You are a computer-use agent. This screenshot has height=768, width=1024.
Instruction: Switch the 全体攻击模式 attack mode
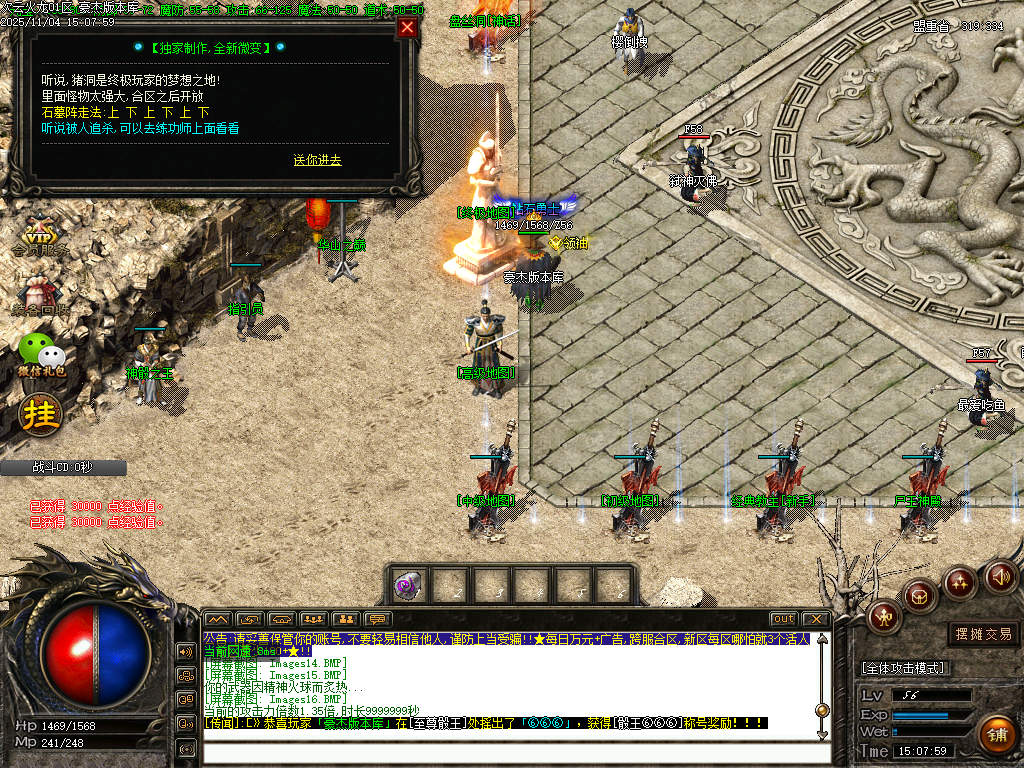click(904, 668)
